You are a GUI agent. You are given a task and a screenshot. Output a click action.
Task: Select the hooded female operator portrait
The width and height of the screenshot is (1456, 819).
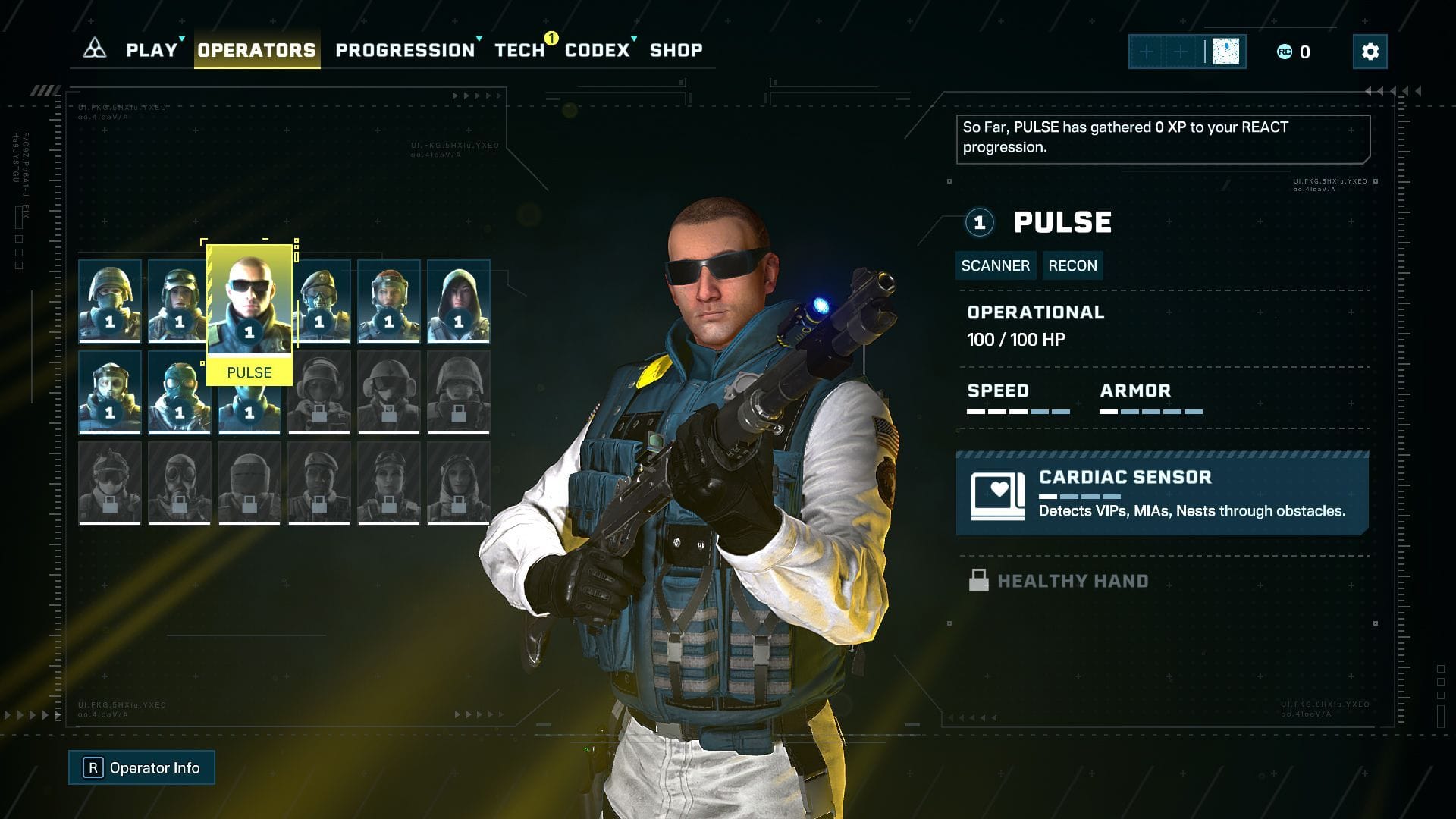point(458,301)
